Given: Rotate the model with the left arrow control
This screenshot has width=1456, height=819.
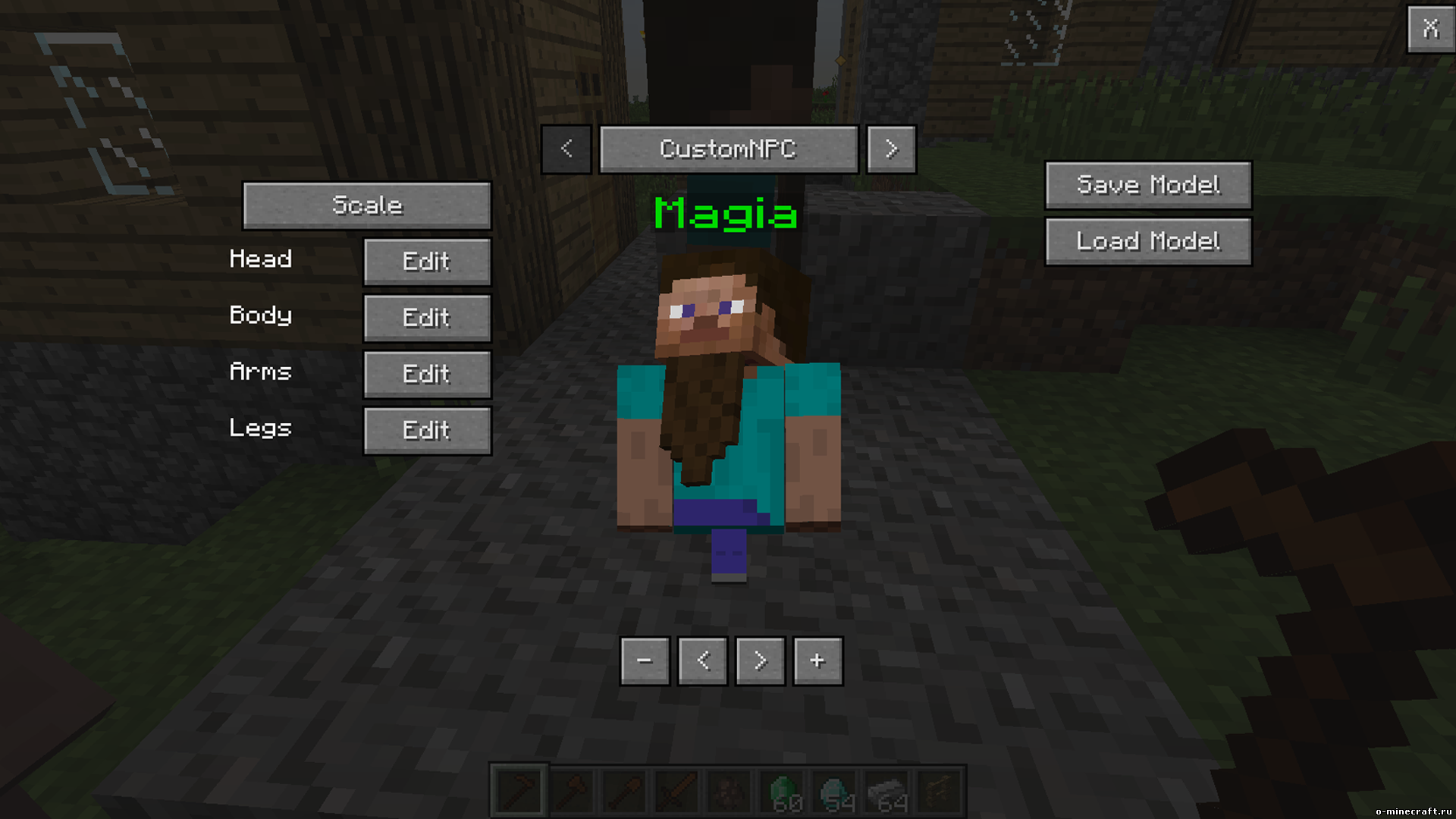Looking at the screenshot, I should 703,661.
